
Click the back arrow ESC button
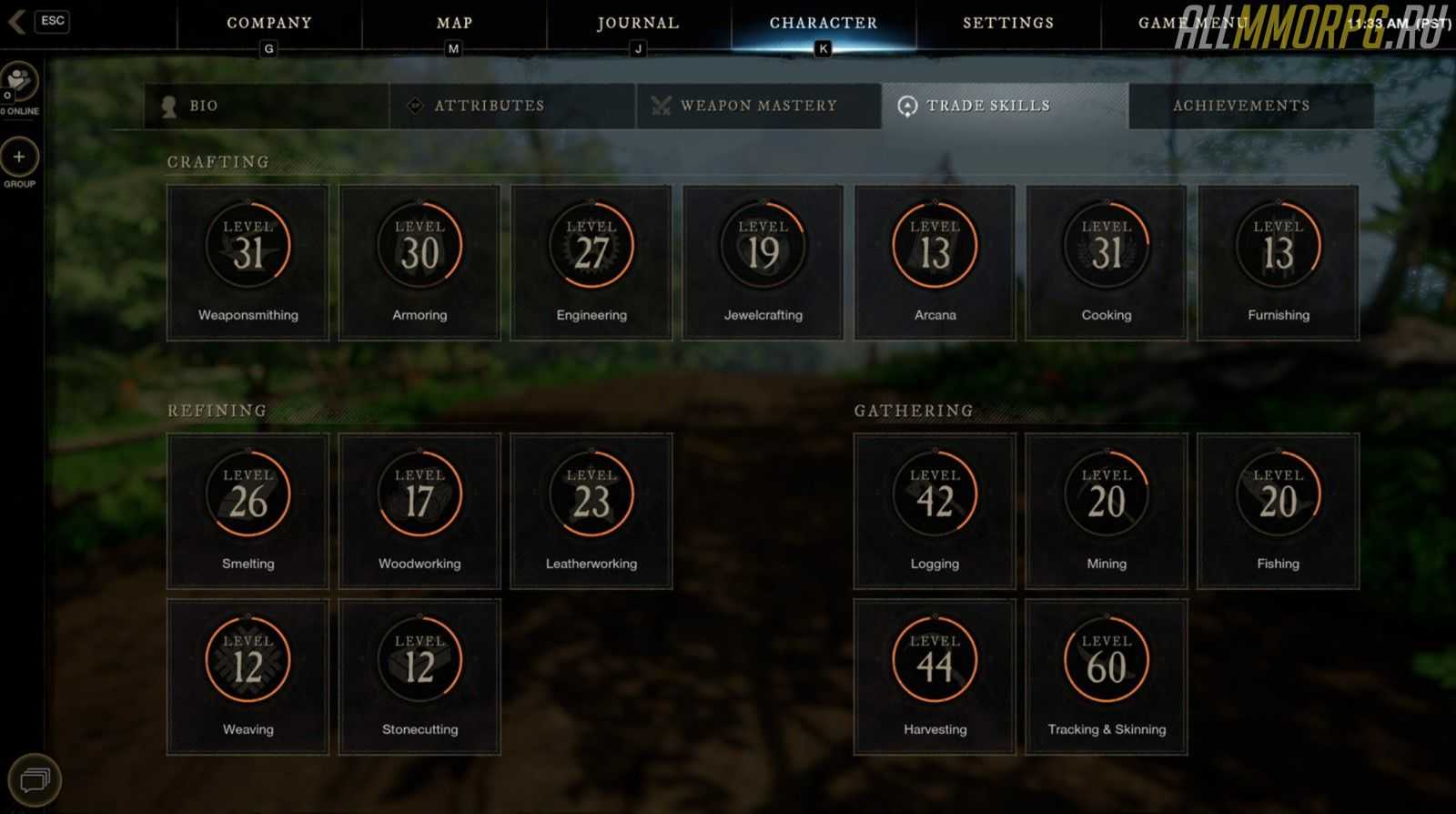(37, 21)
